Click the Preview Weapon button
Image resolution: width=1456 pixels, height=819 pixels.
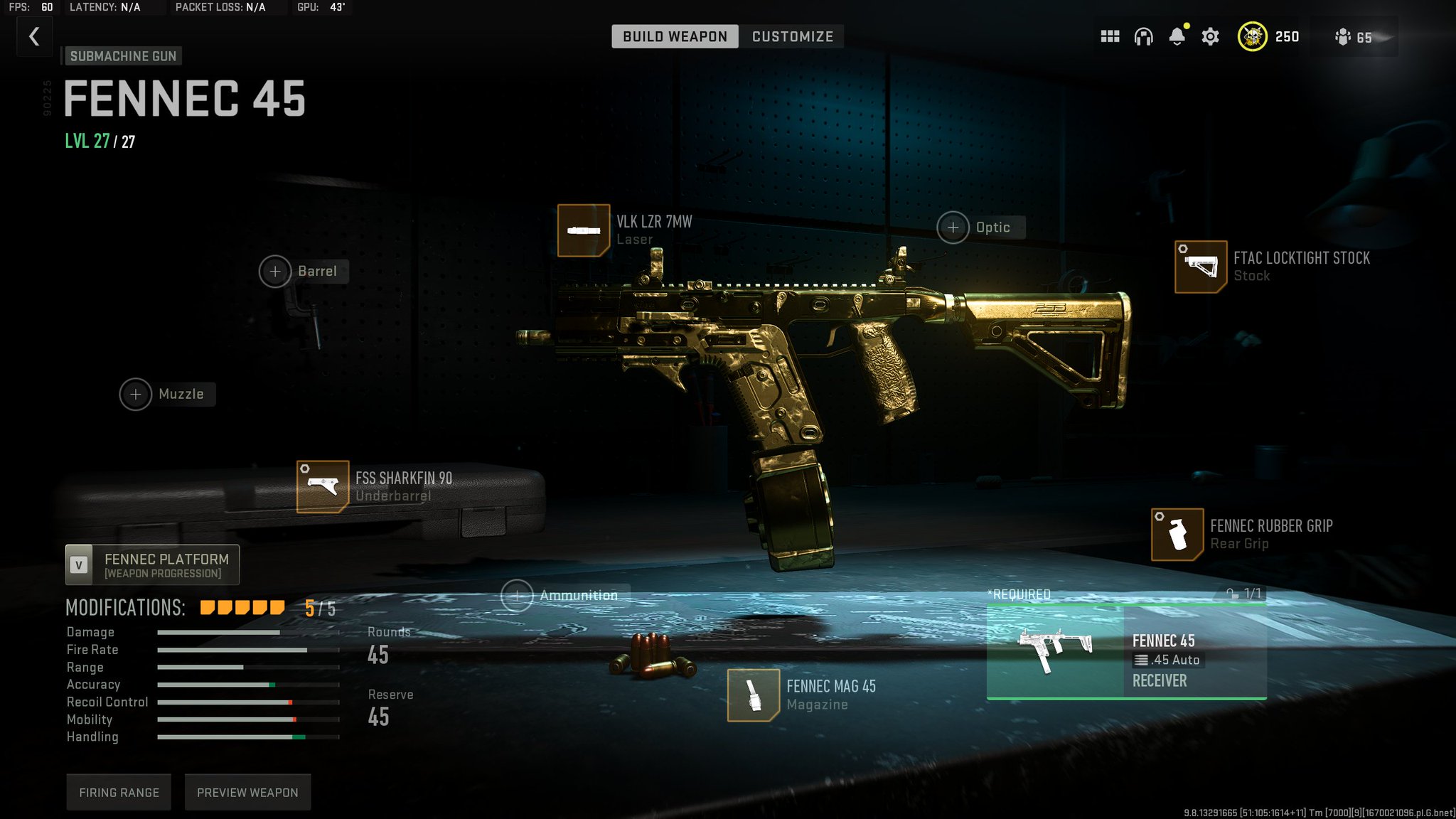247,792
